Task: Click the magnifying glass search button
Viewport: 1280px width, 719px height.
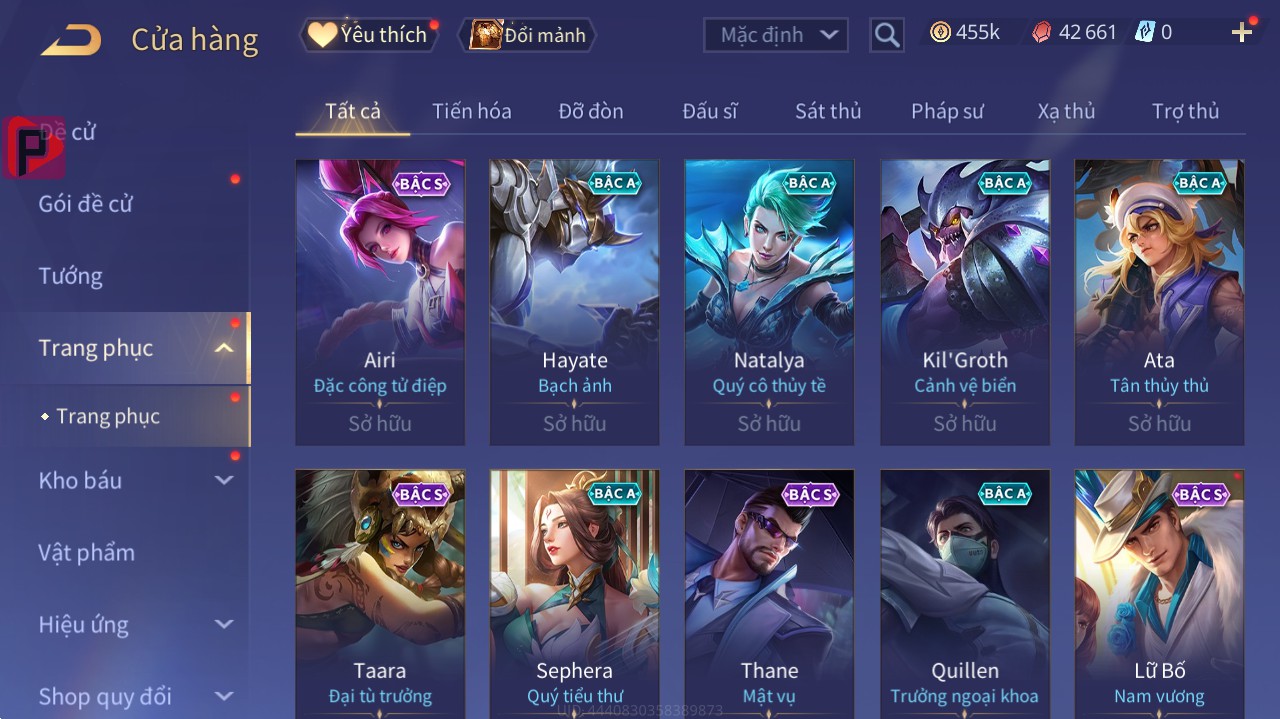Action: click(886, 35)
